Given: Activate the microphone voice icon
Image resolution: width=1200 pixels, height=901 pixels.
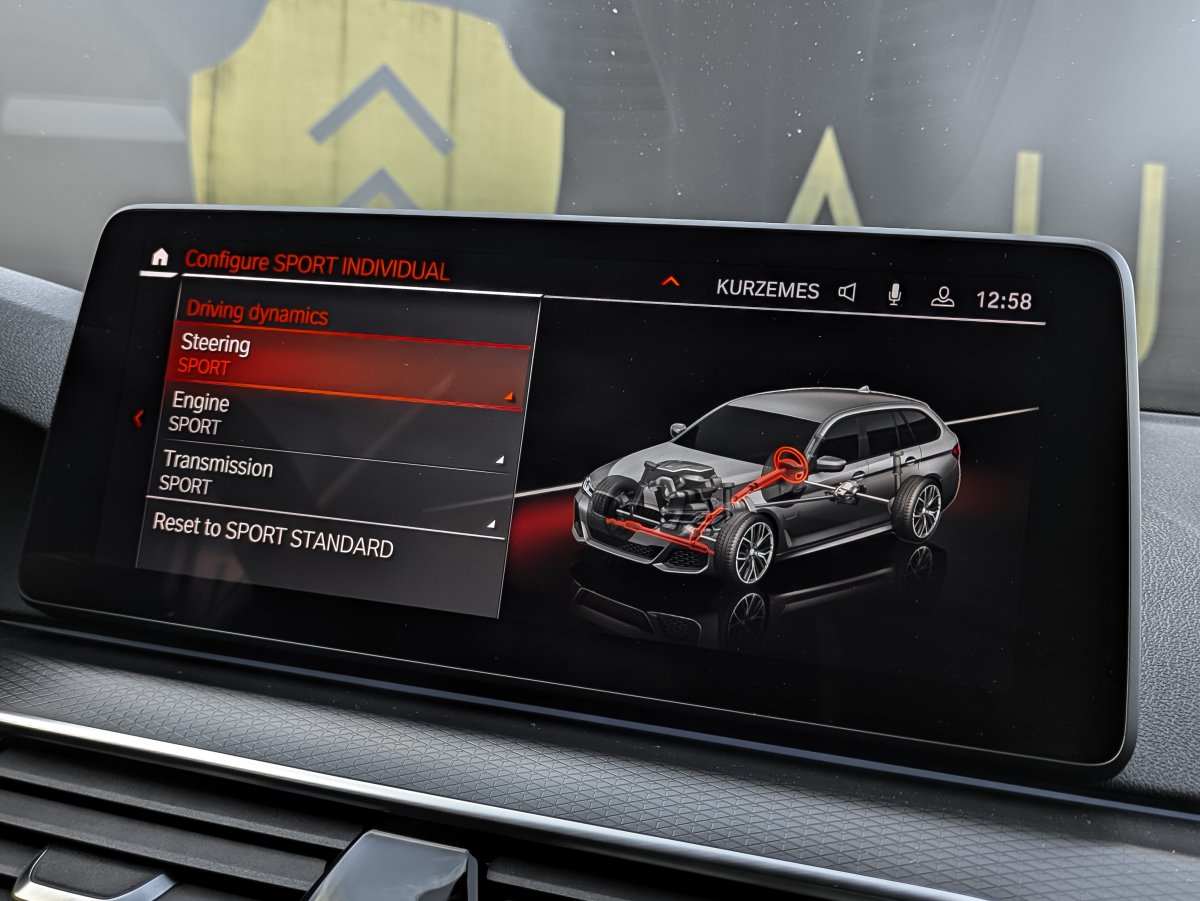Looking at the screenshot, I should pyautogui.click(x=894, y=294).
